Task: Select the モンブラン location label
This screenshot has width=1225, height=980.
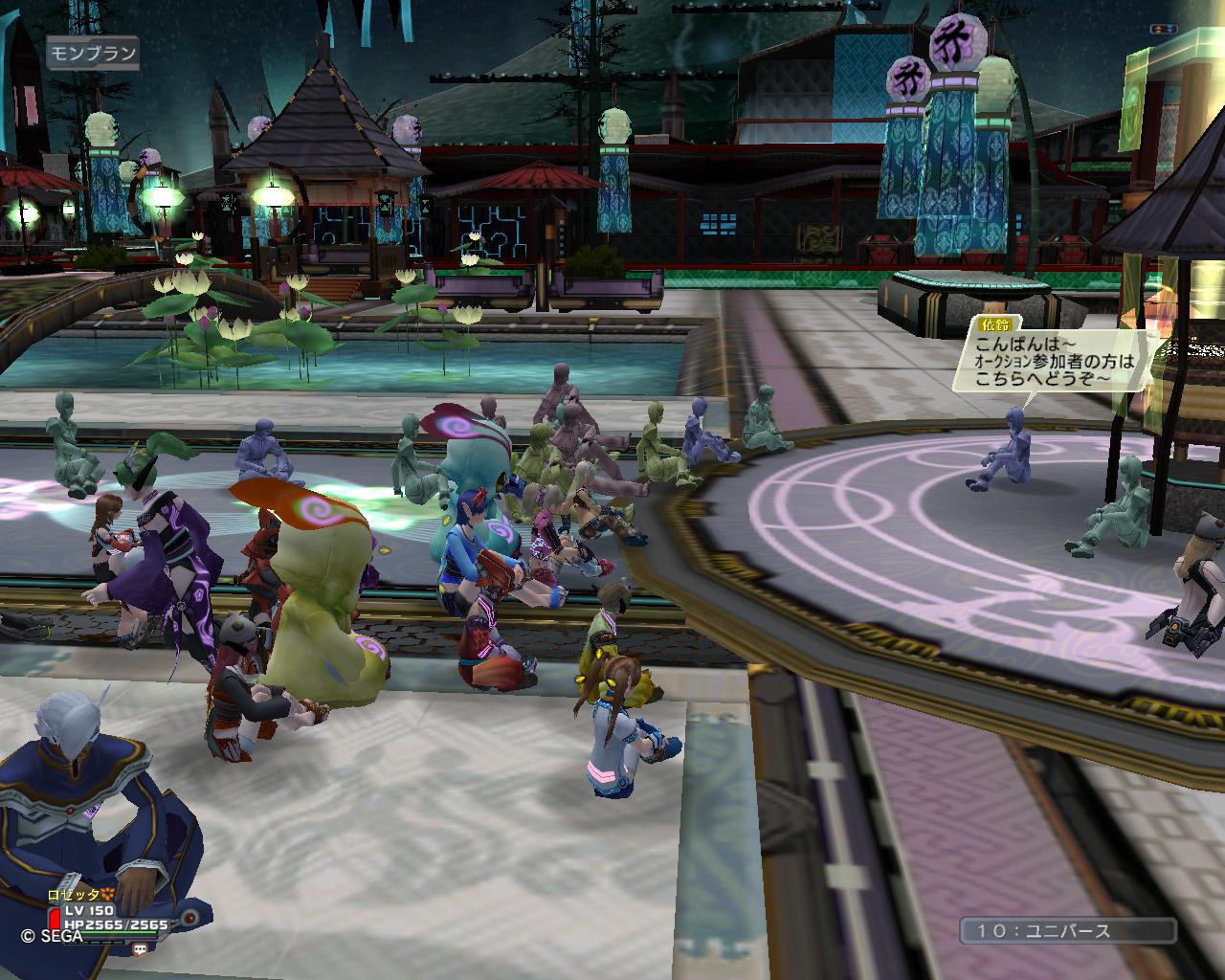Action: [x=93, y=53]
